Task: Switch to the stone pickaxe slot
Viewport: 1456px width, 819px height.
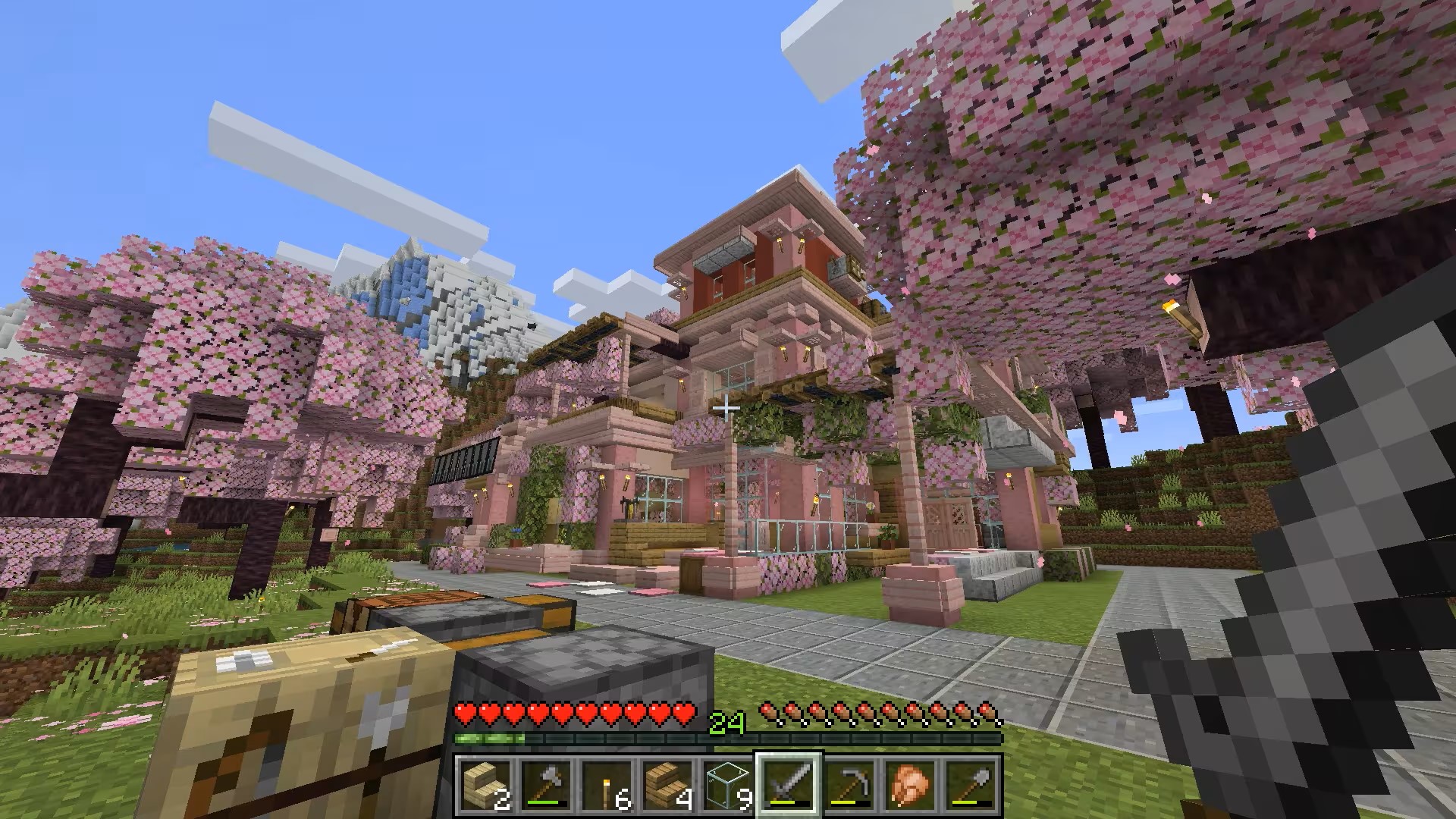Action: pyautogui.click(x=849, y=783)
